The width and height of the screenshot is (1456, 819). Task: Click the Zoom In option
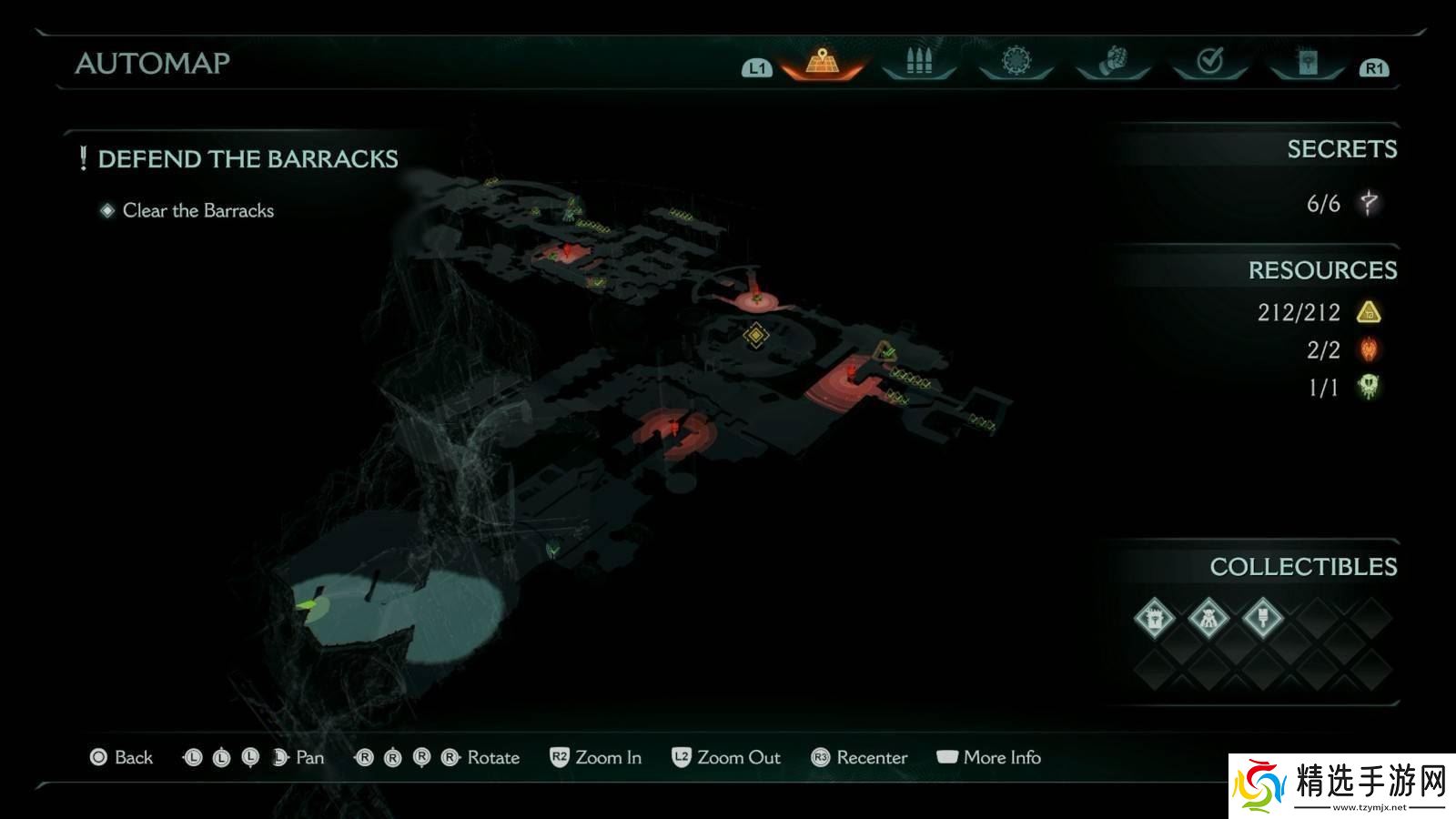[x=596, y=757]
